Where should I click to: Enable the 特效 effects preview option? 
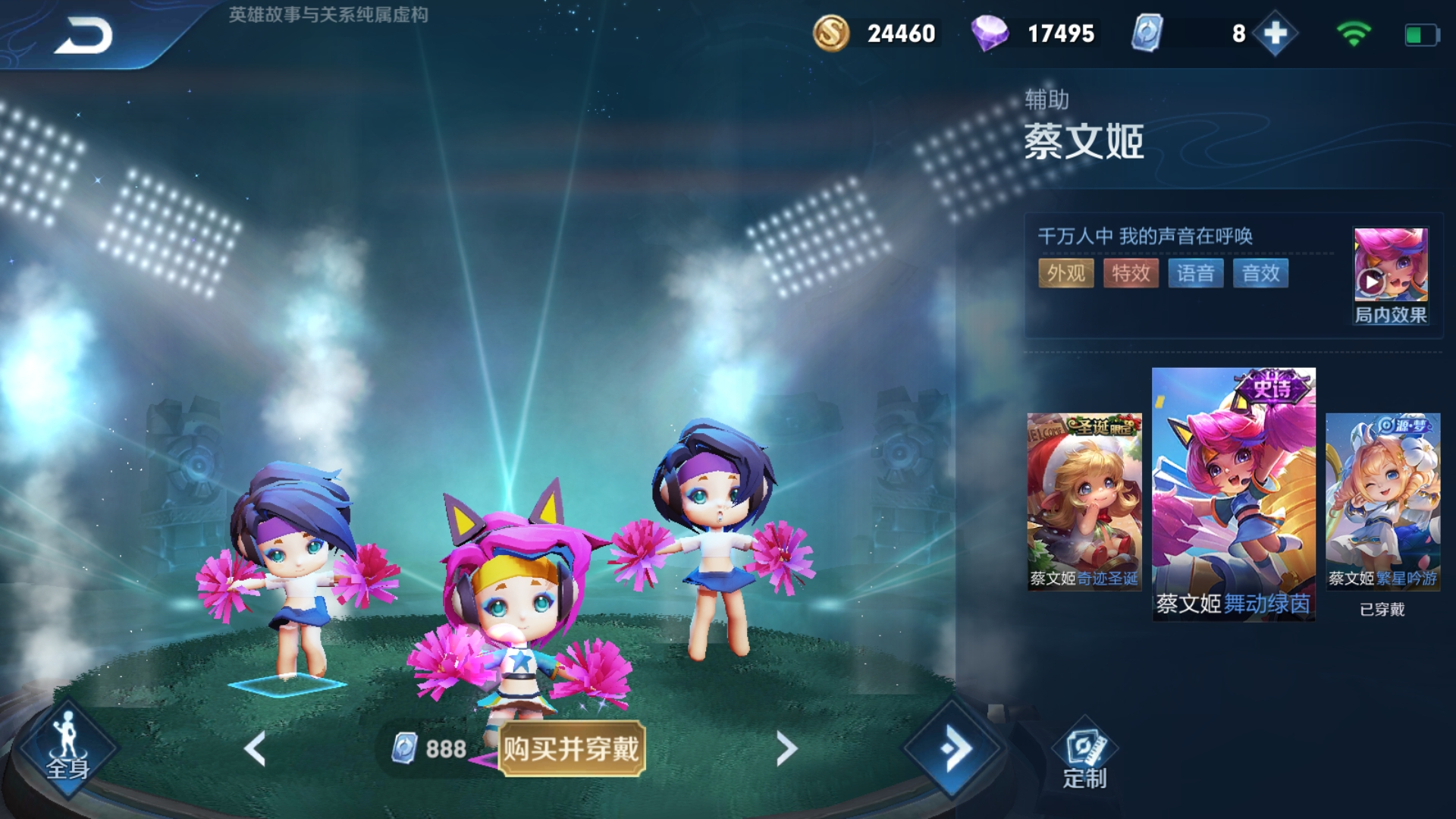(x=1130, y=274)
